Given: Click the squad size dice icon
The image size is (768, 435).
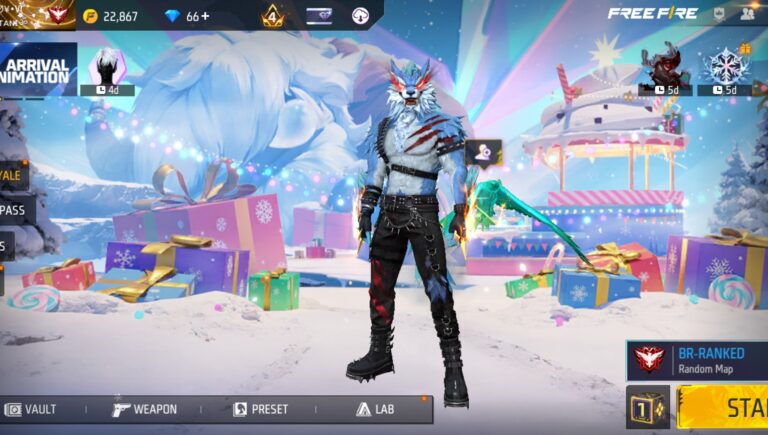Looking at the screenshot, I should tap(648, 407).
